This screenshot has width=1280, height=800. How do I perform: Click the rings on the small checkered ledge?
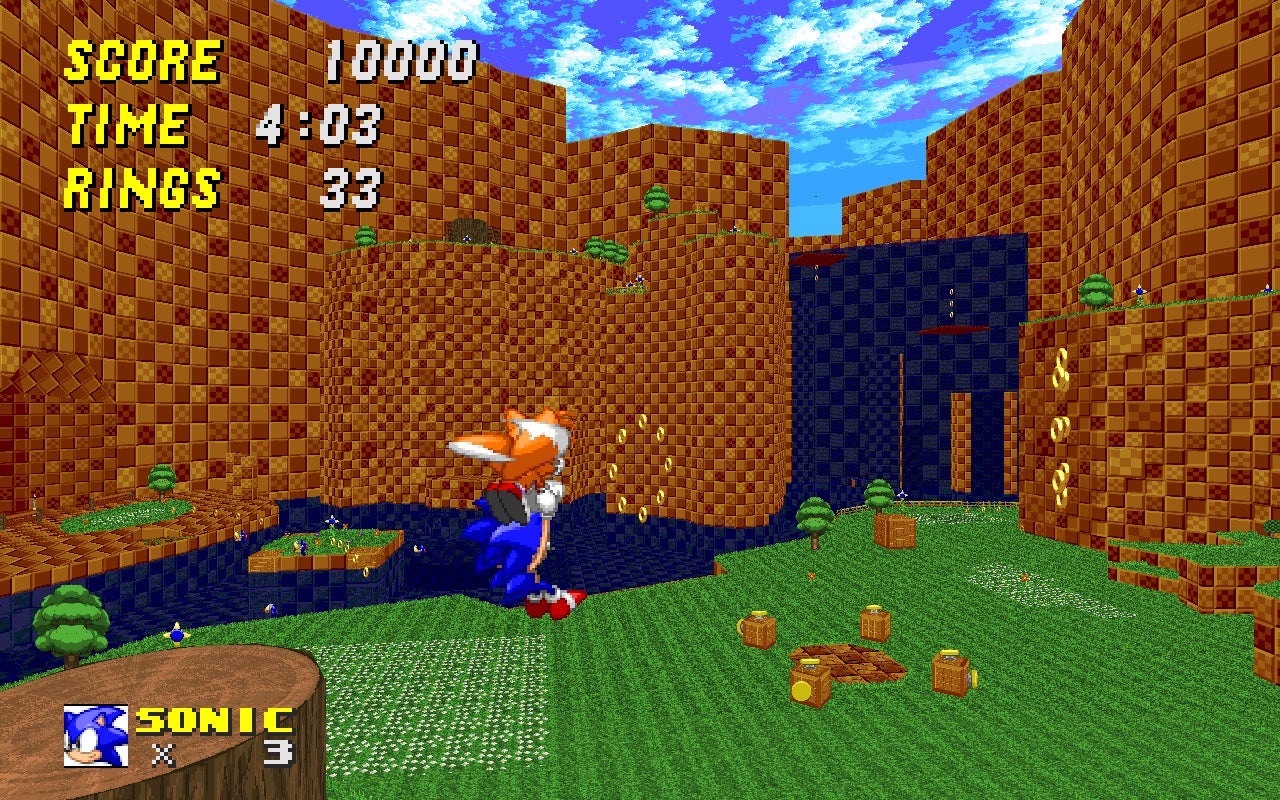click(337, 541)
